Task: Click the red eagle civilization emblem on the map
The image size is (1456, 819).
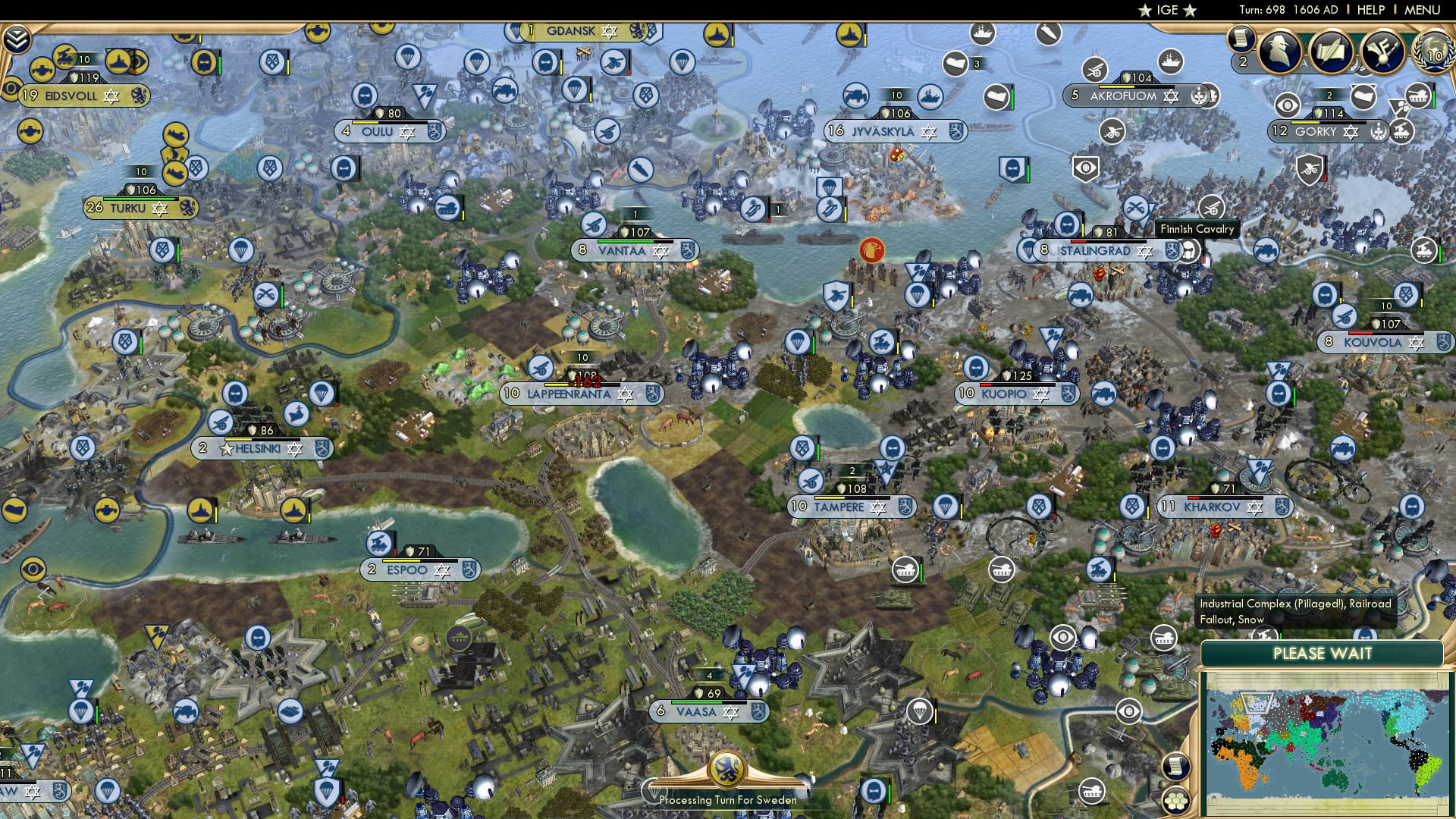Action: pyautogui.click(x=871, y=249)
